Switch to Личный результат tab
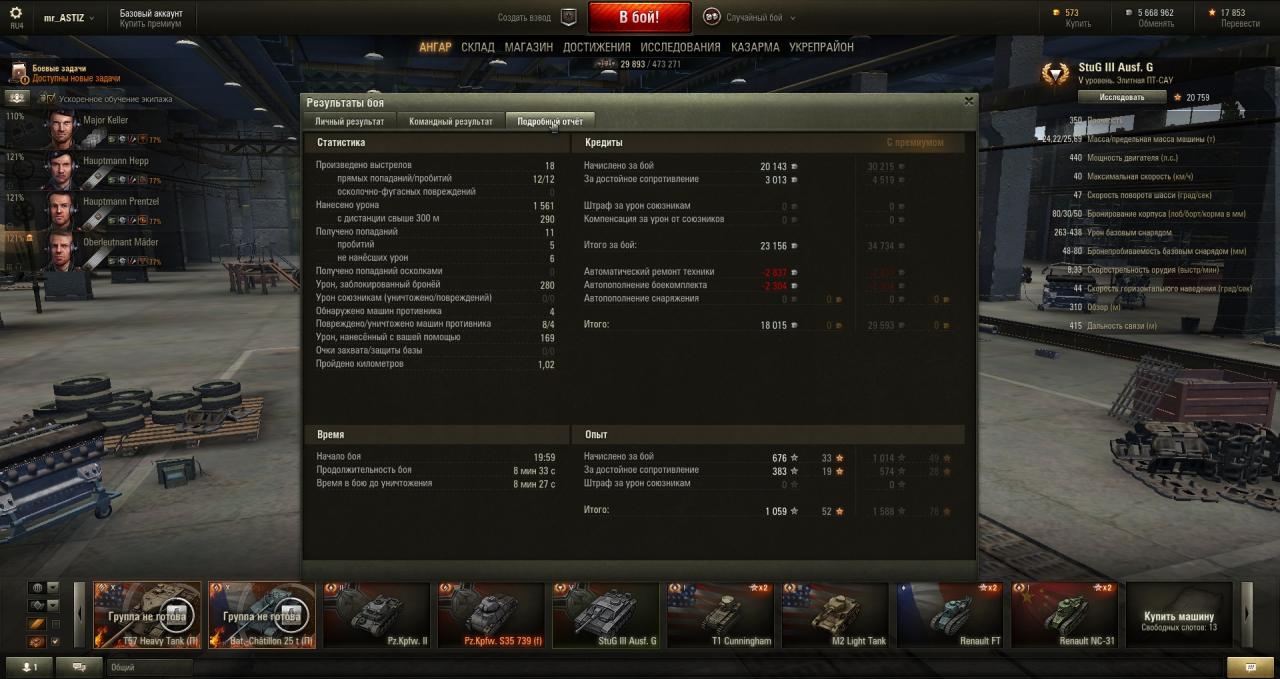1280x679 pixels. 349,121
